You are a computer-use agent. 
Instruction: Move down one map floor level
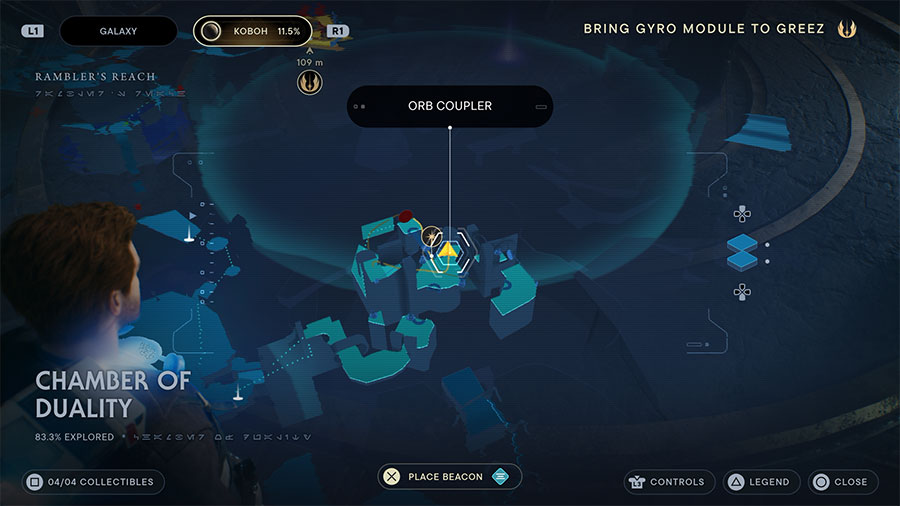(x=742, y=291)
